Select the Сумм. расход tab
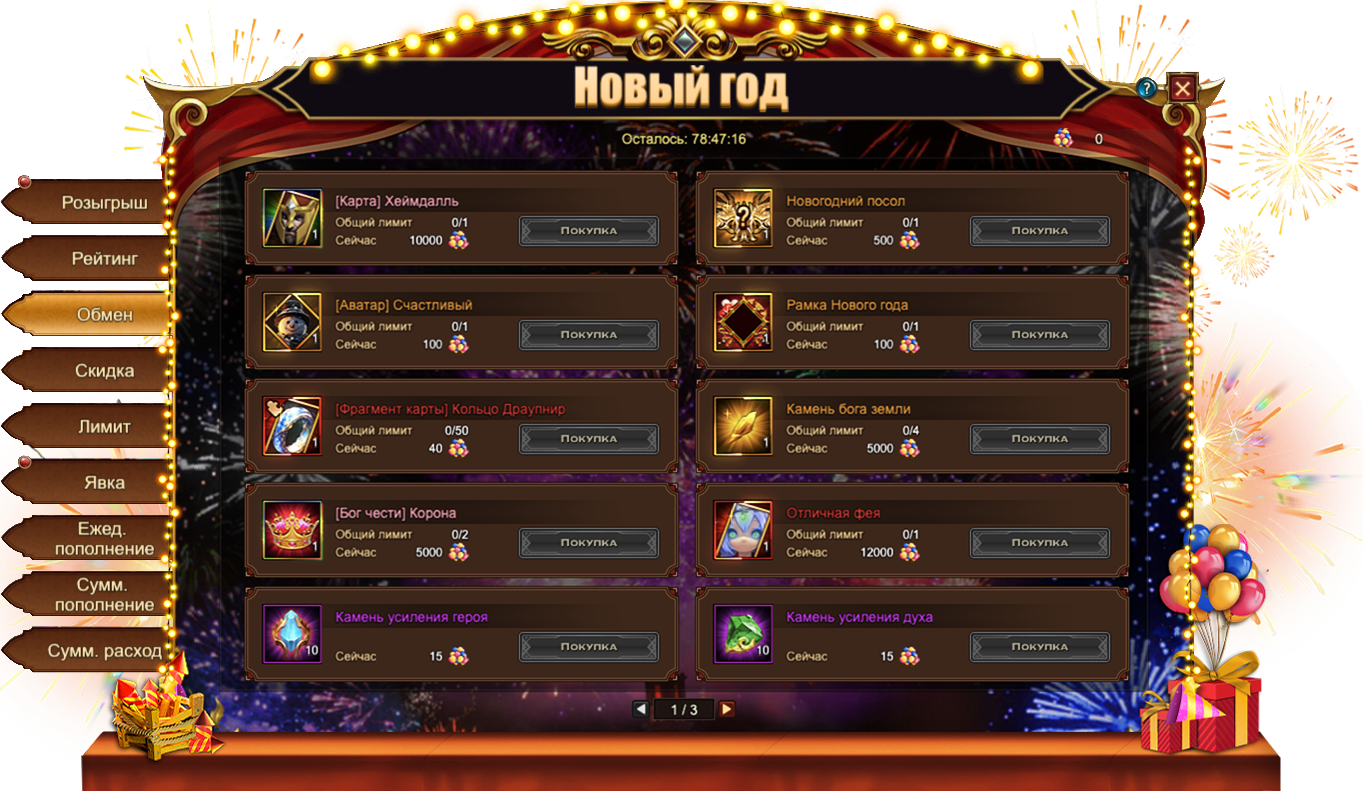 click(104, 651)
